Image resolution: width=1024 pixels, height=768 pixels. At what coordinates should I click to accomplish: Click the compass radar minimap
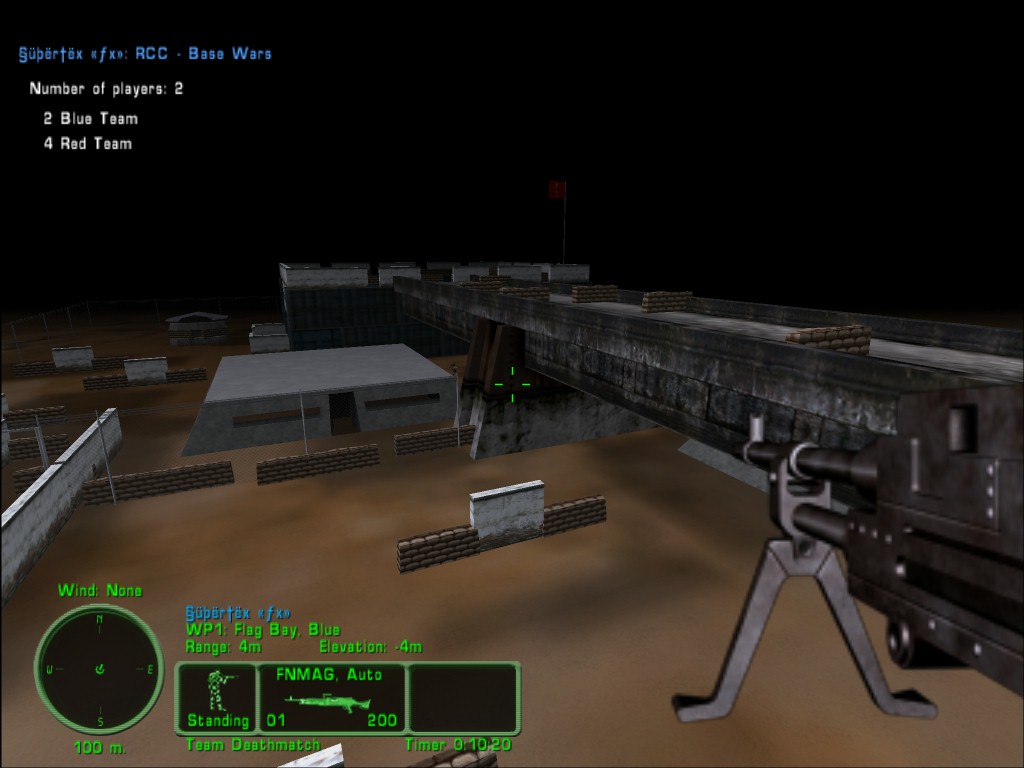(x=99, y=668)
